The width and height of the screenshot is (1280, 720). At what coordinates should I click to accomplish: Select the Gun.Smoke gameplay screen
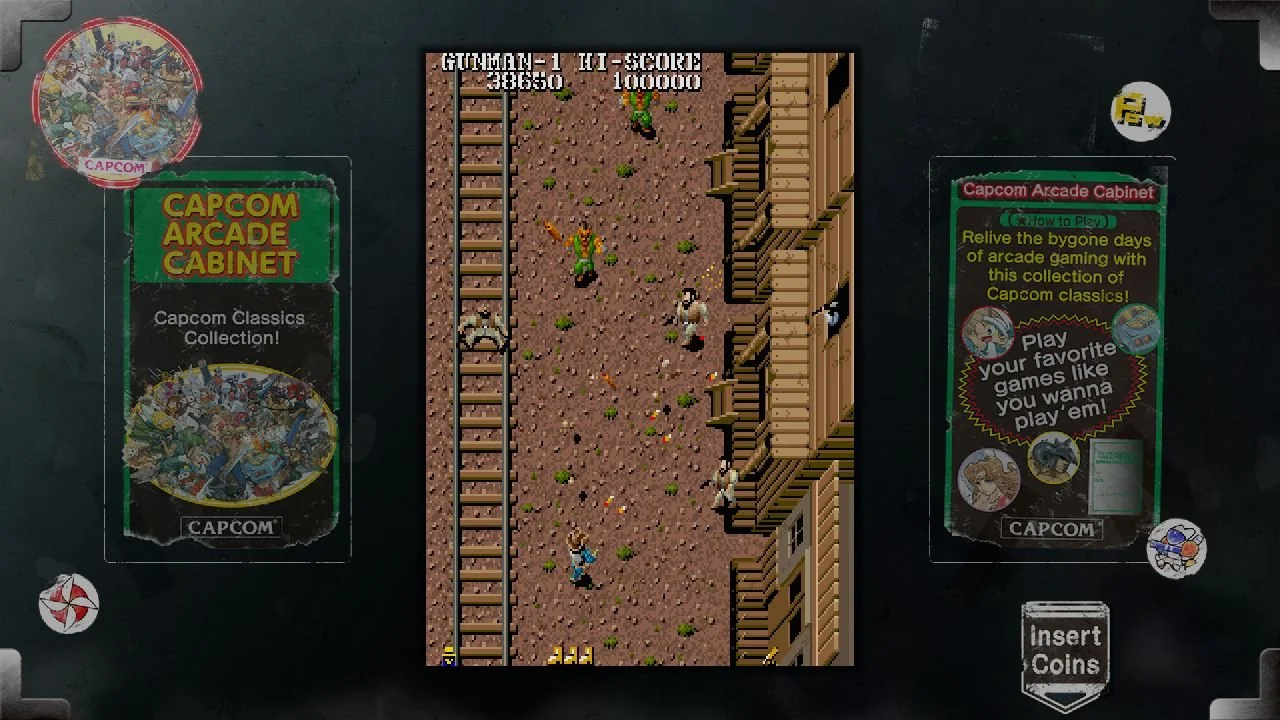(x=640, y=360)
